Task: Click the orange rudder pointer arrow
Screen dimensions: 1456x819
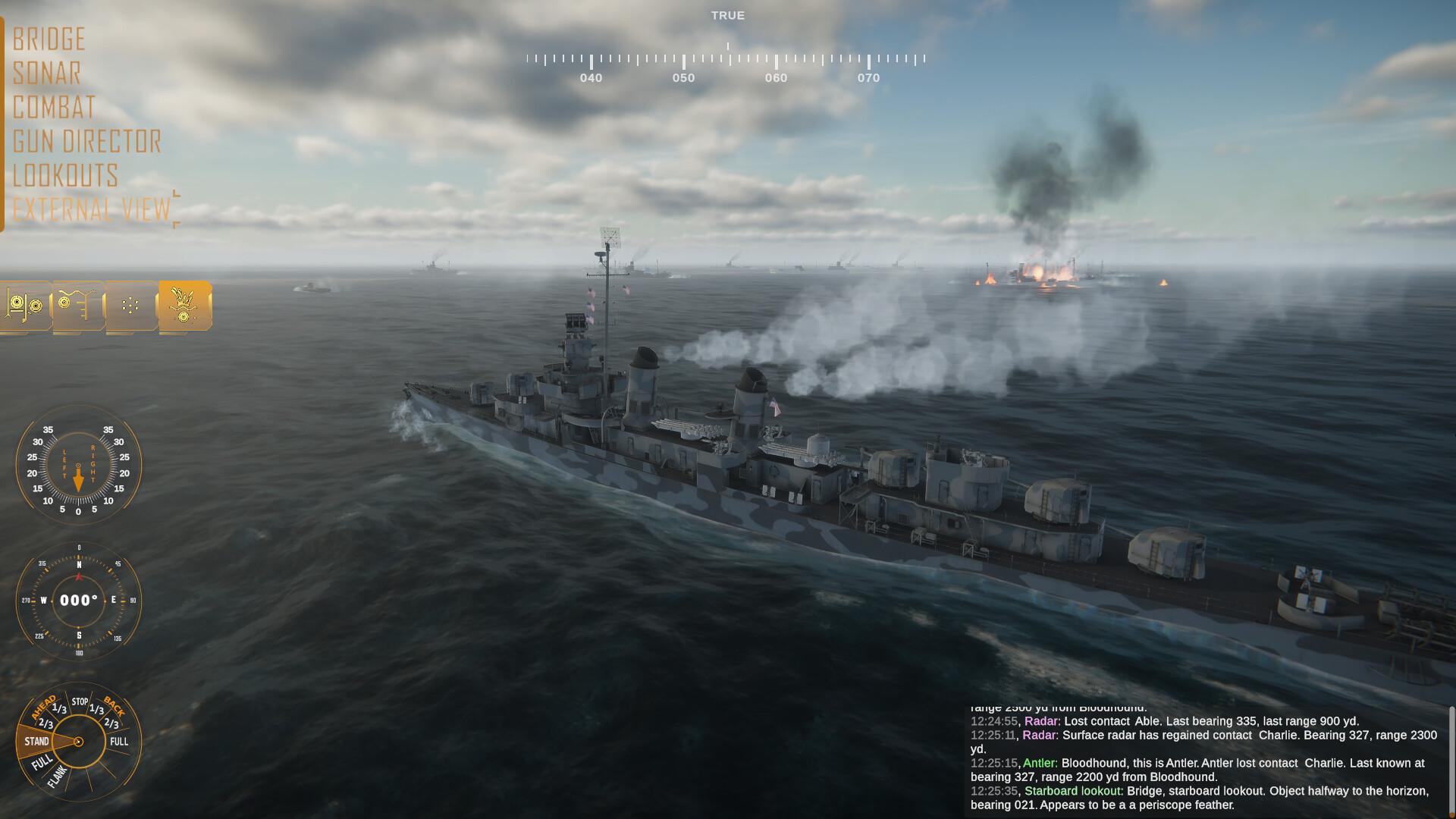Action: coord(80,478)
